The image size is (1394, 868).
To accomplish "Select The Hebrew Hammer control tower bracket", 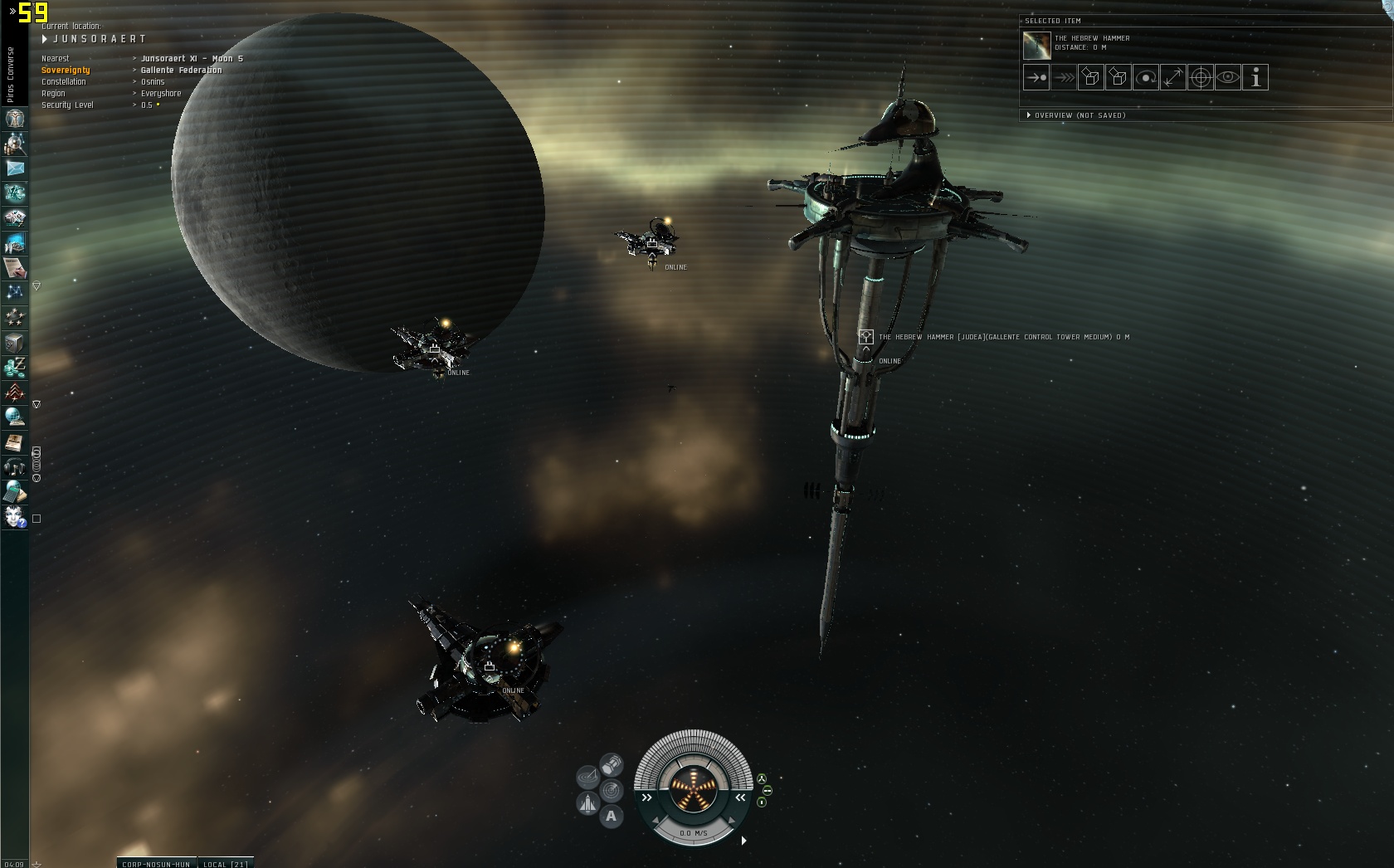I will point(865,337).
